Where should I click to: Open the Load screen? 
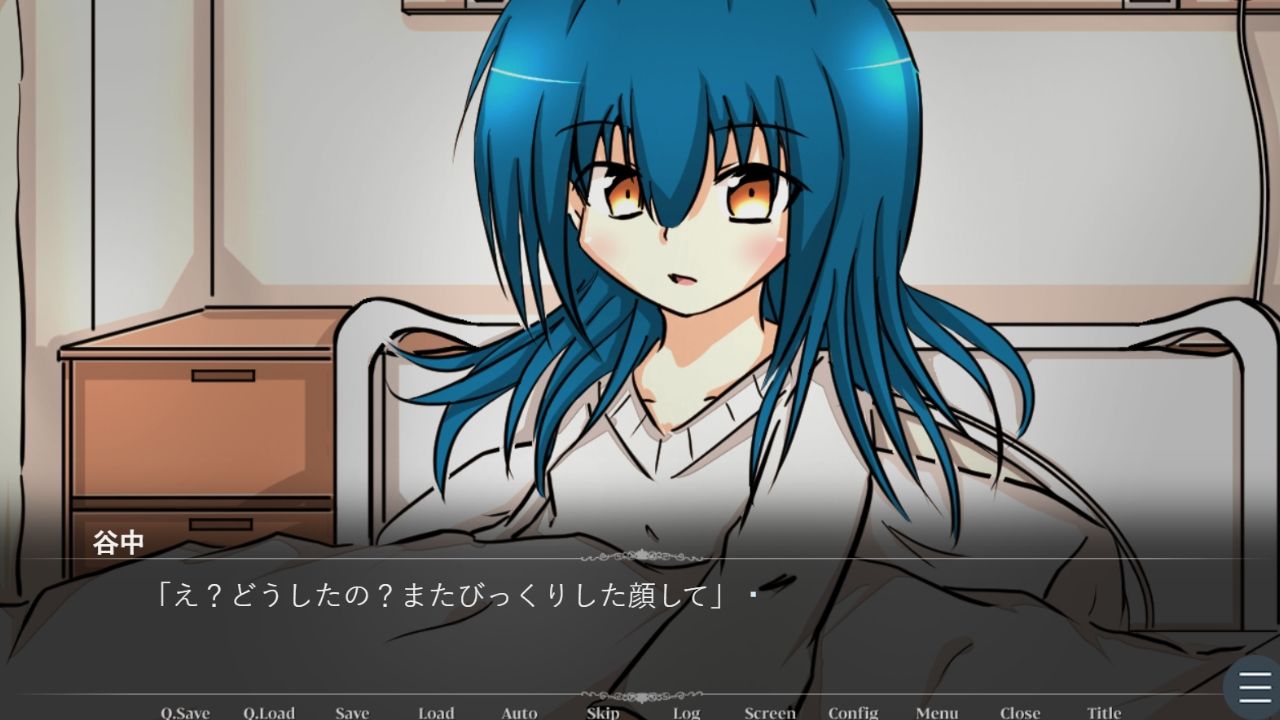[x=436, y=713]
